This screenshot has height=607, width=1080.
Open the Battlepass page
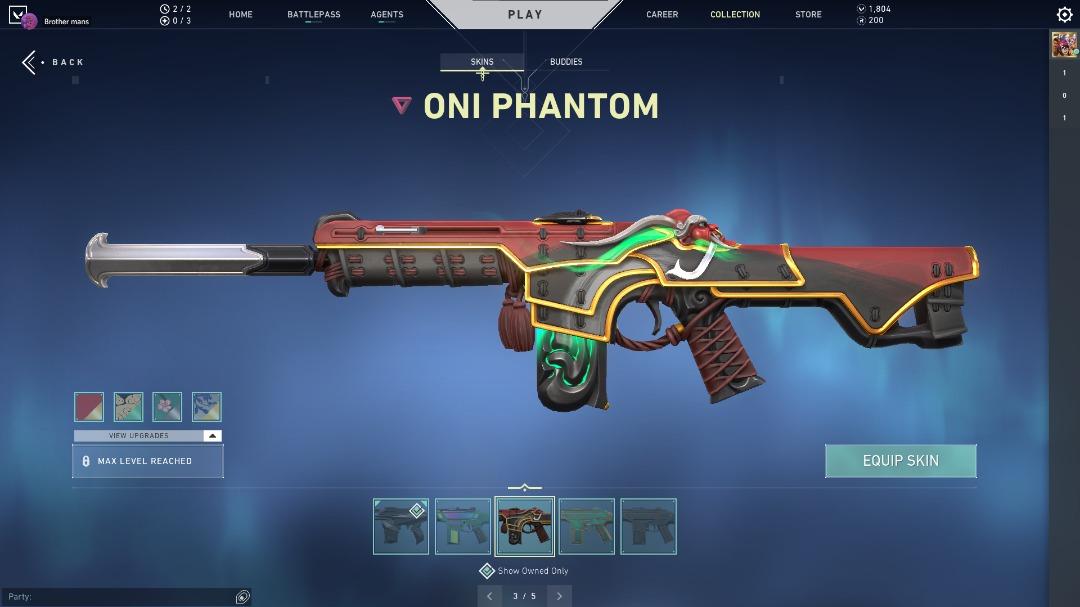coord(313,15)
